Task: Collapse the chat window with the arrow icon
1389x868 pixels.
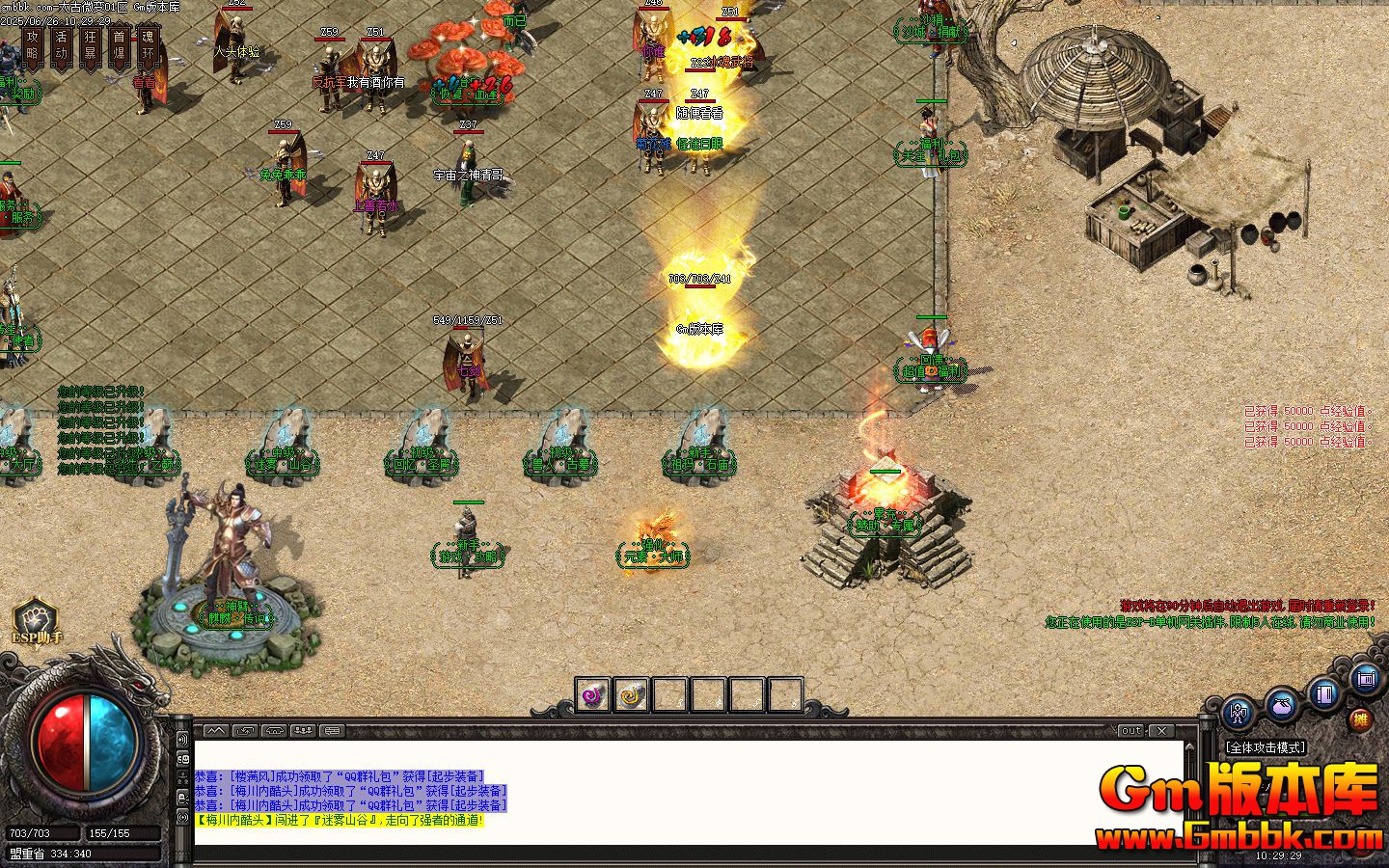Action: click(215, 730)
